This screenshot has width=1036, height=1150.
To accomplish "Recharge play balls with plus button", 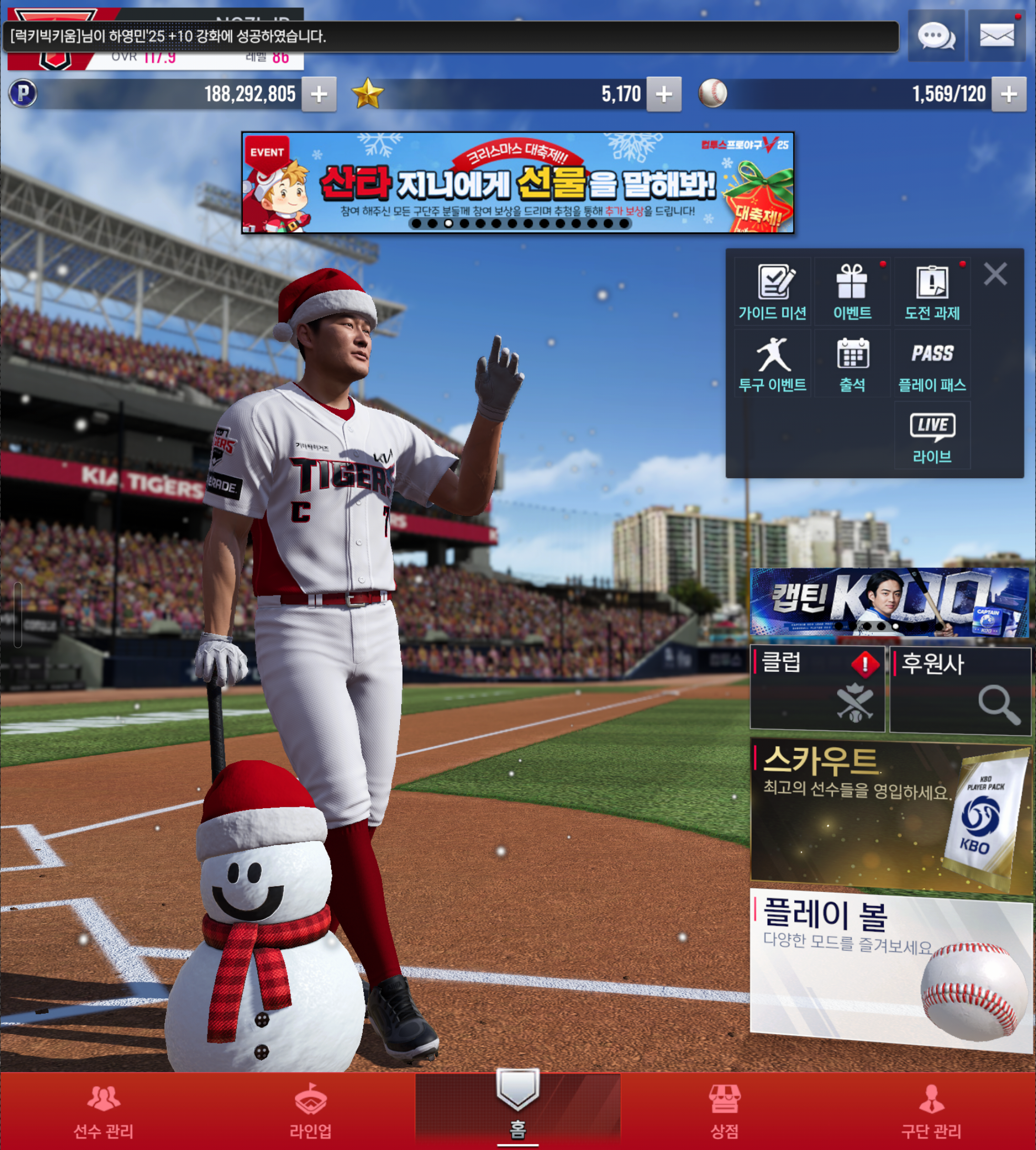I will click(x=1008, y=94).
